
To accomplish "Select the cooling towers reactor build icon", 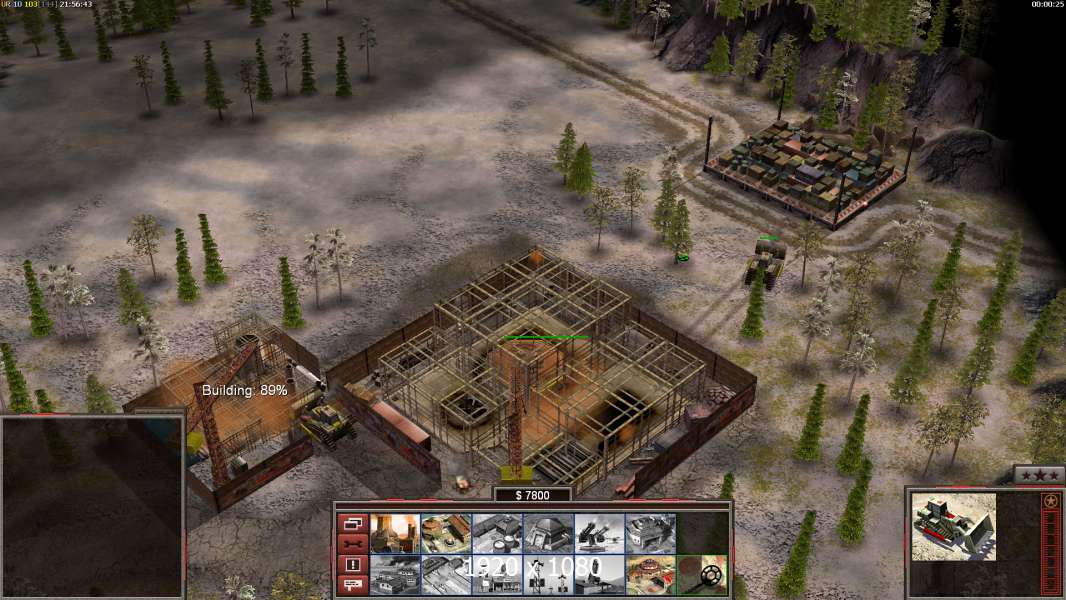I will click(x=394, y=534).
